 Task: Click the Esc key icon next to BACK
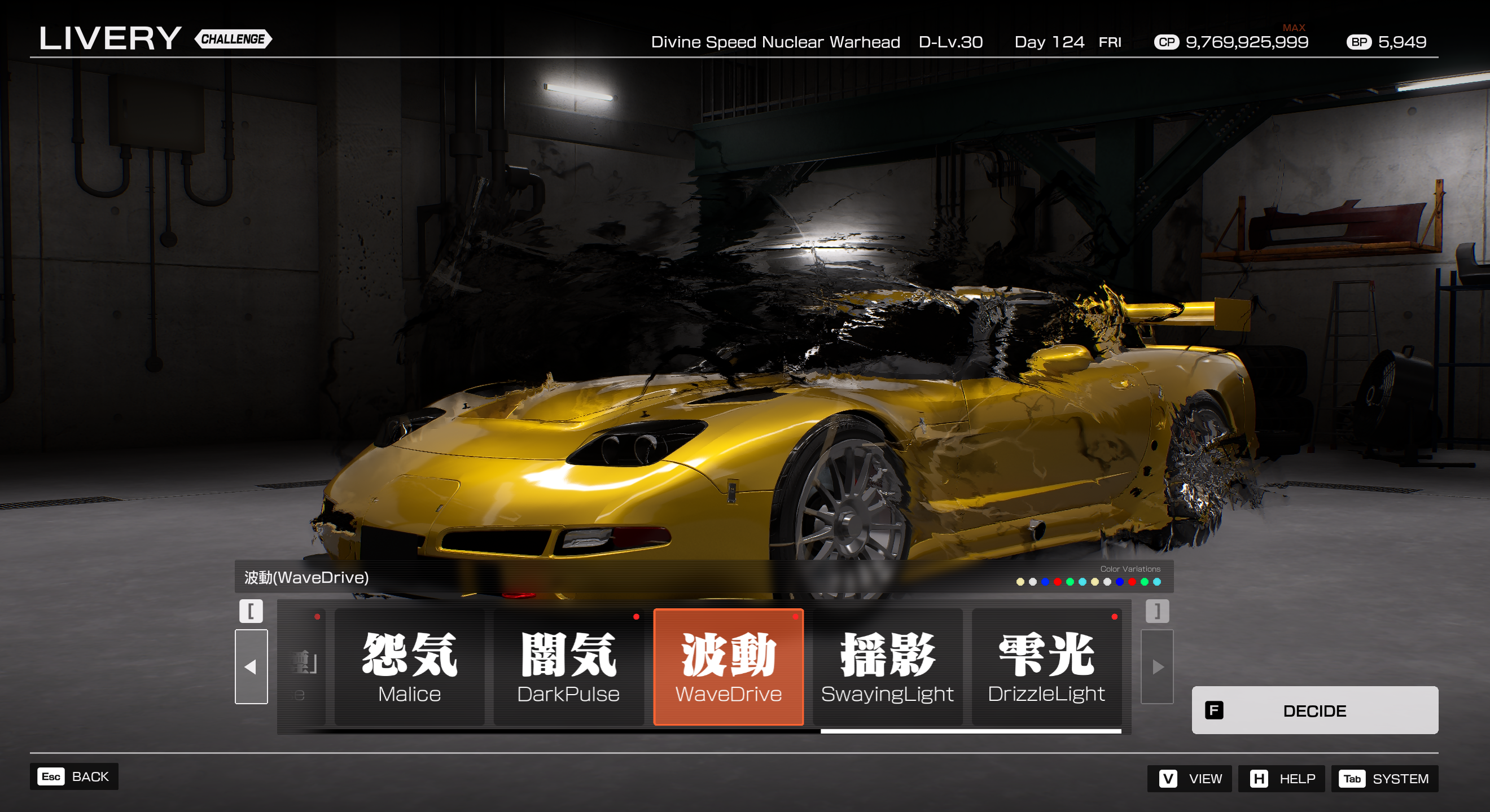[x=50, y=776]
